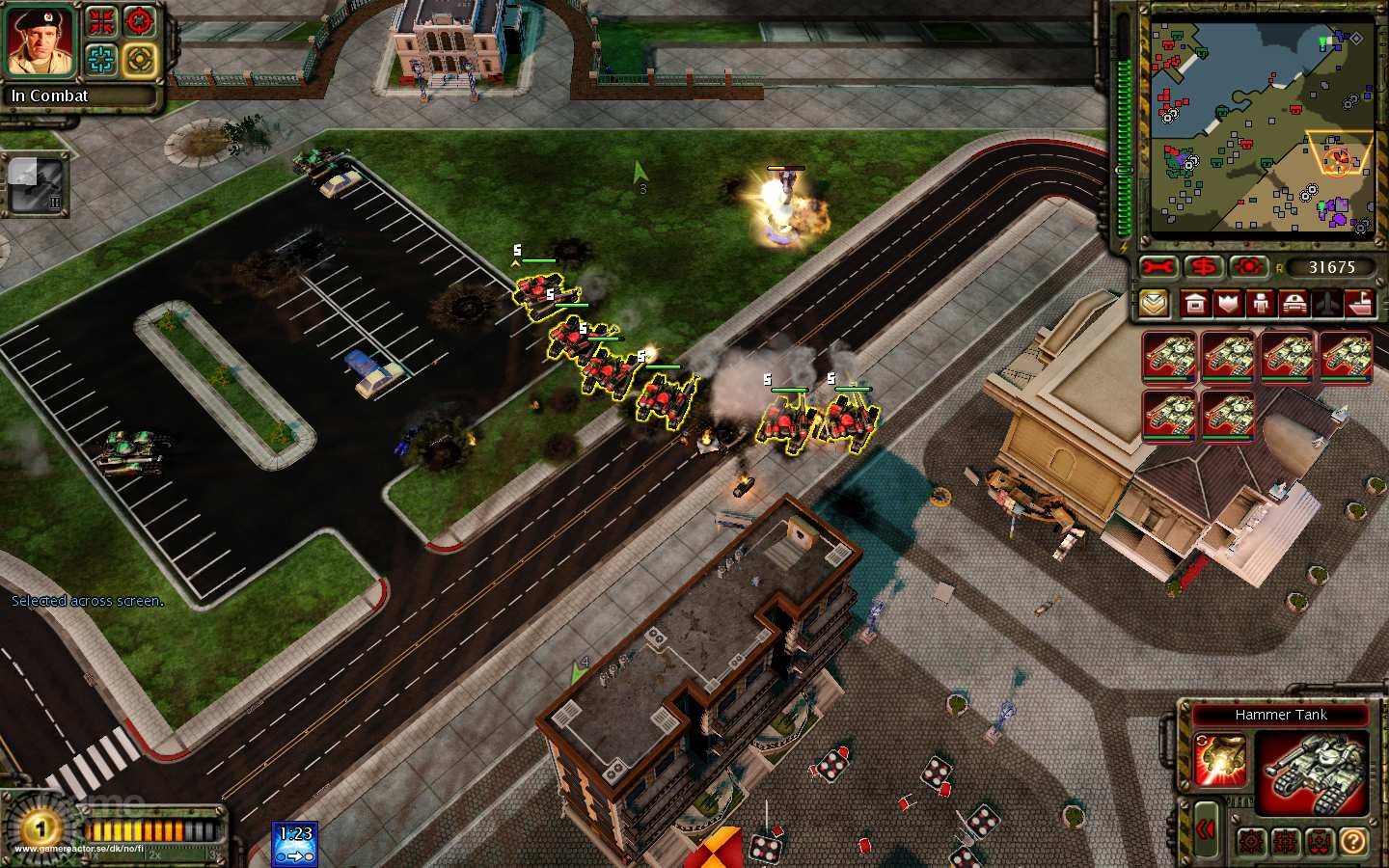Click the force-attack crosshair icon

[138, 21]
